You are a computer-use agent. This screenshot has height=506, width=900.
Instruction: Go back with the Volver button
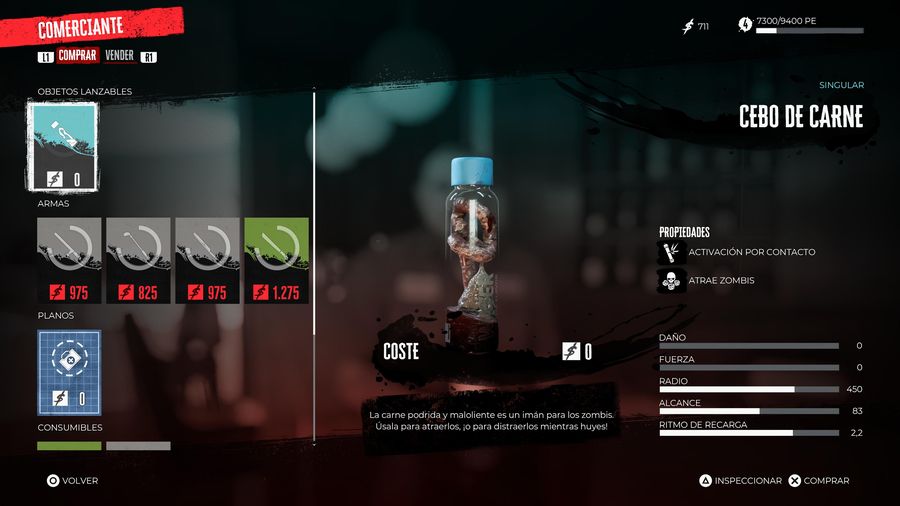click(x=73, y=481)
